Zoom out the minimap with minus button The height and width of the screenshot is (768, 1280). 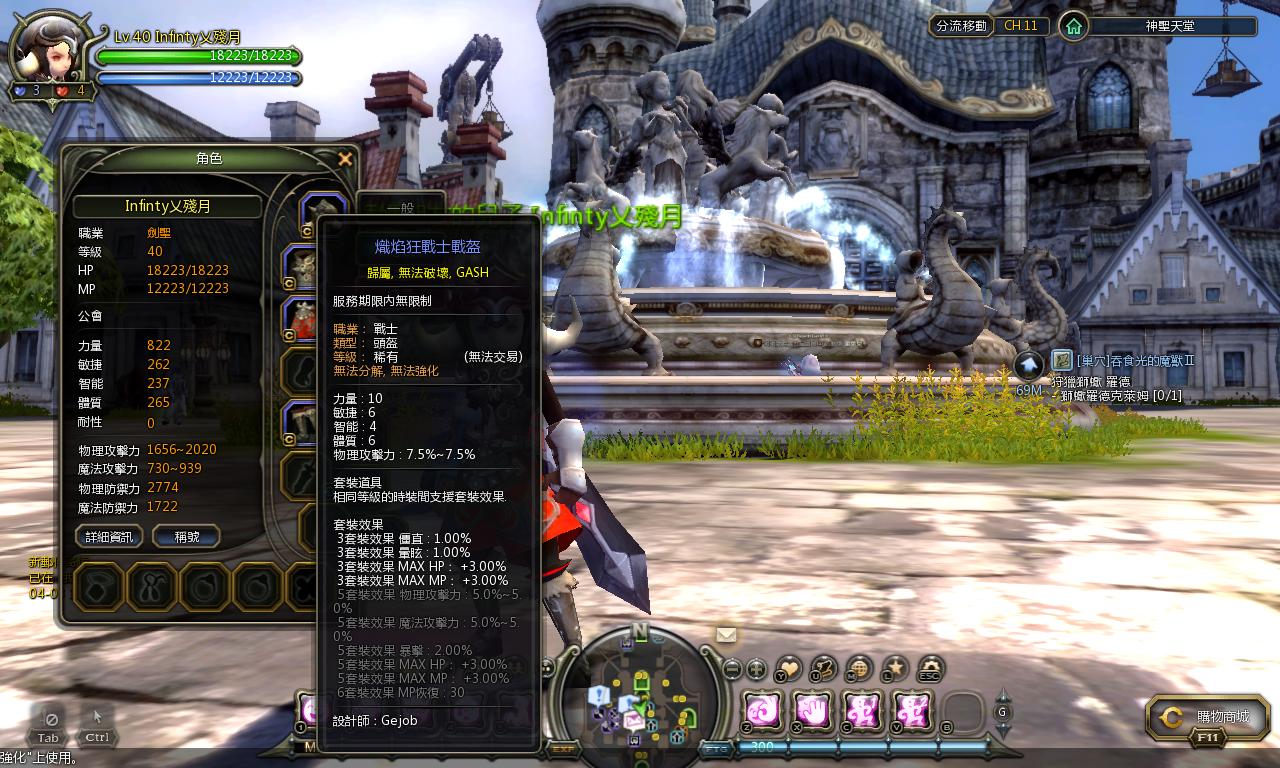[x=732, y=669]
